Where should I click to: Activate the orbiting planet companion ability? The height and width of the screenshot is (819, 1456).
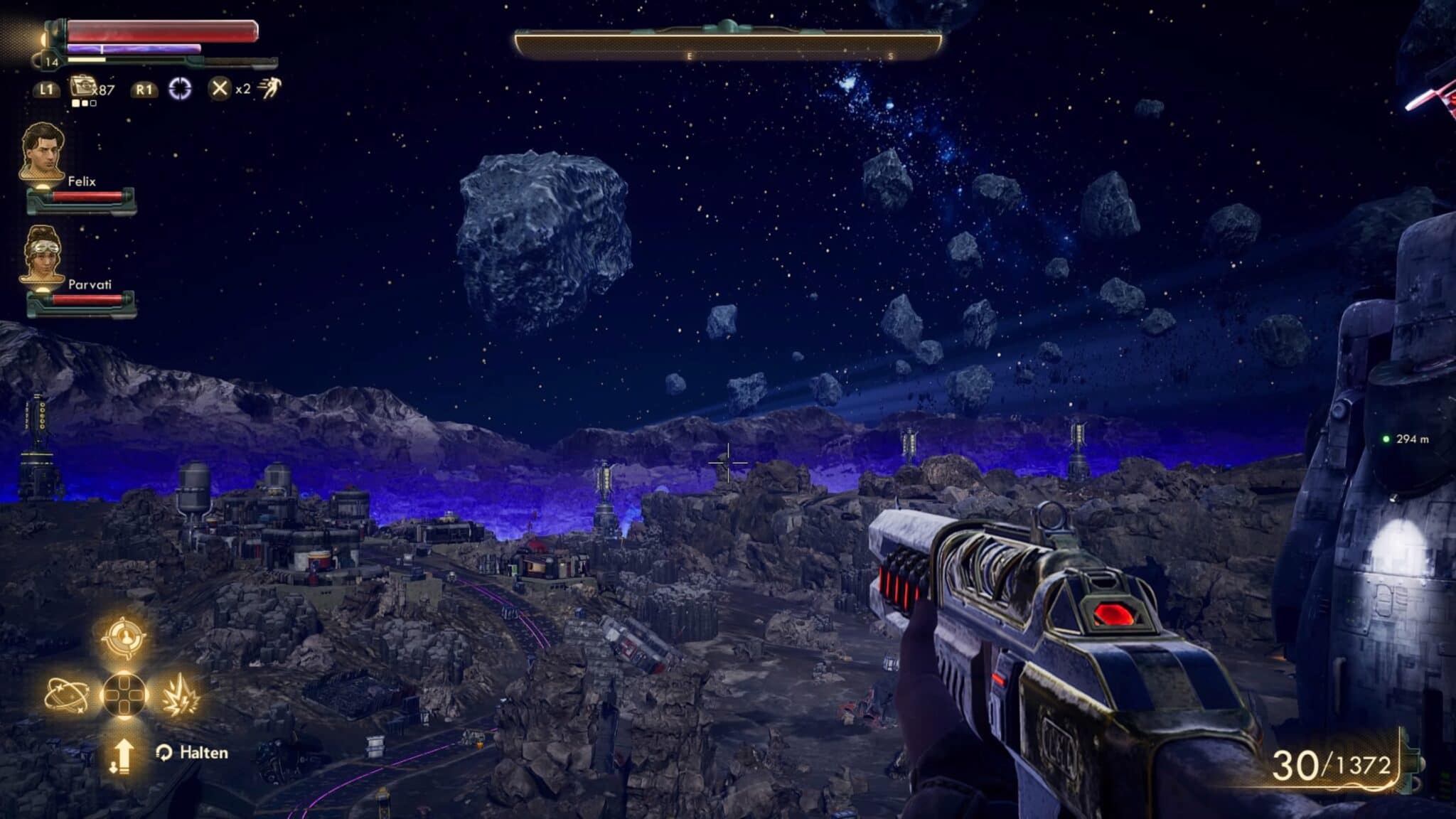(x=66, y=695)
